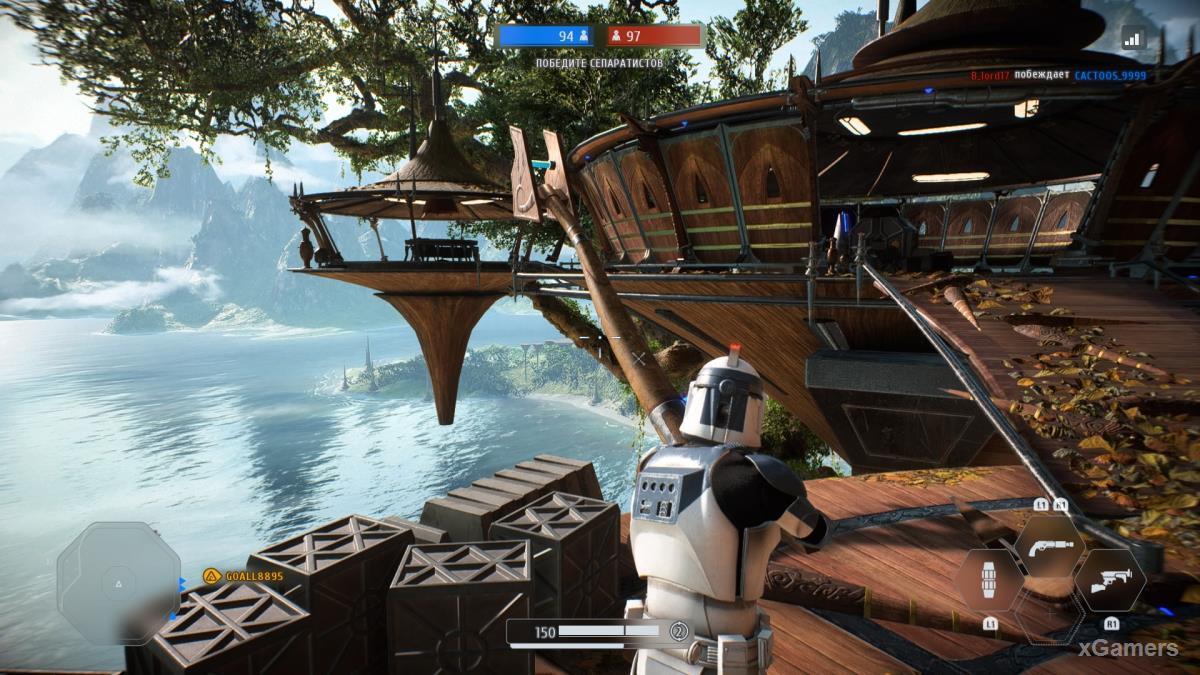Click the kill feed entry for CACTOOS_9999

[1110, 75]
